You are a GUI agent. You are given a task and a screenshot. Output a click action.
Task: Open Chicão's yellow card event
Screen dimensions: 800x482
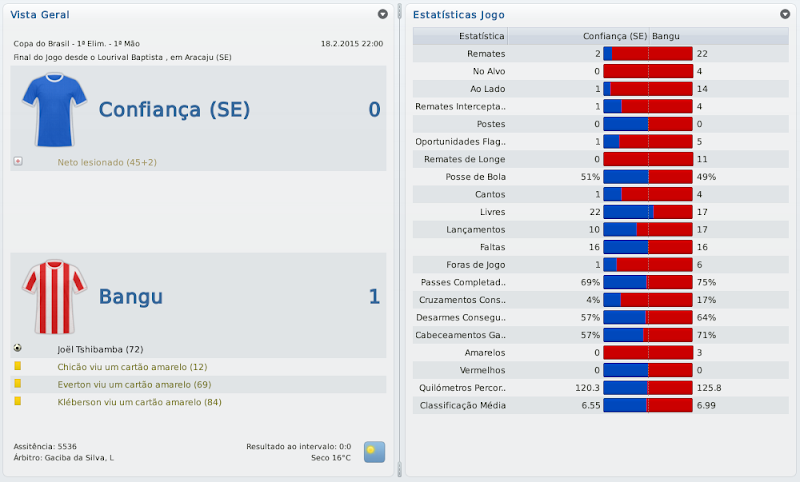(x=132, y=367)
